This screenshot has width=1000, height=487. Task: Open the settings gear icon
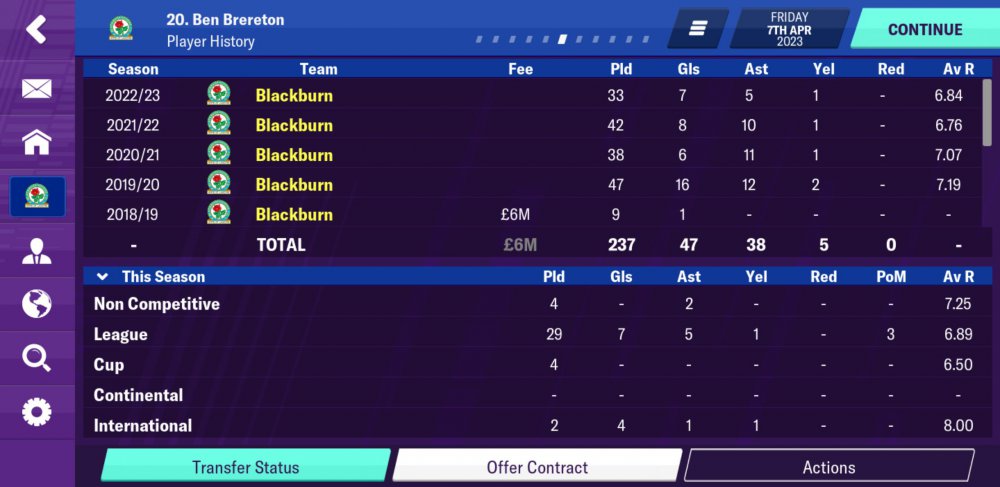(x=36, y=411)
